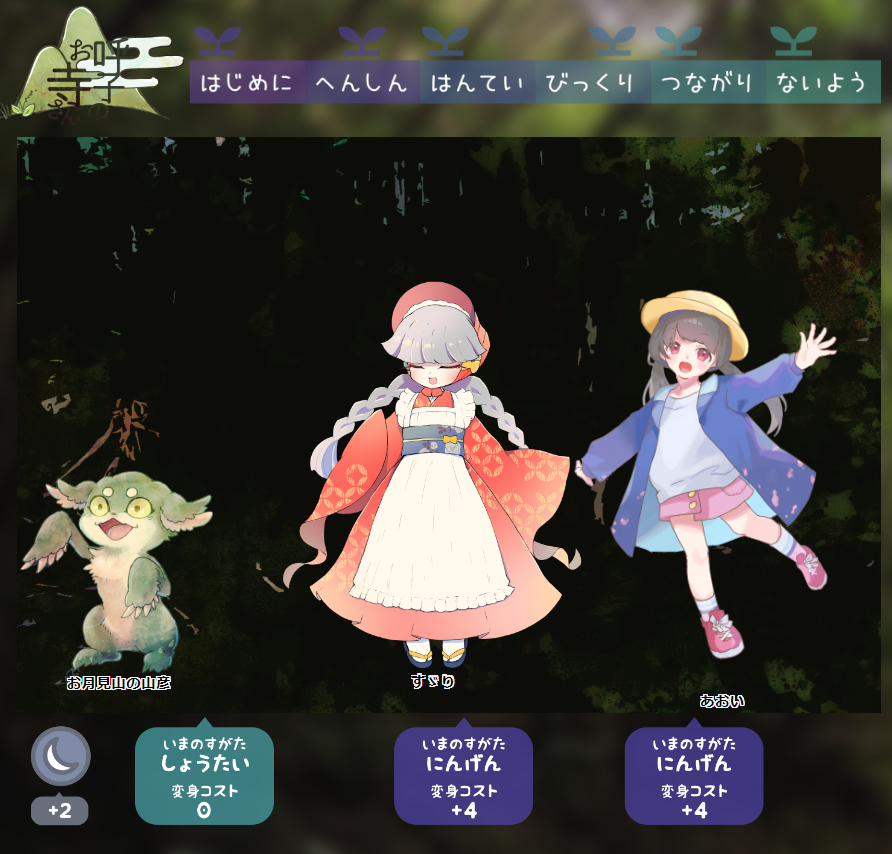
Task: Toggle the crescent moon icon
Action: click(61, 756)
